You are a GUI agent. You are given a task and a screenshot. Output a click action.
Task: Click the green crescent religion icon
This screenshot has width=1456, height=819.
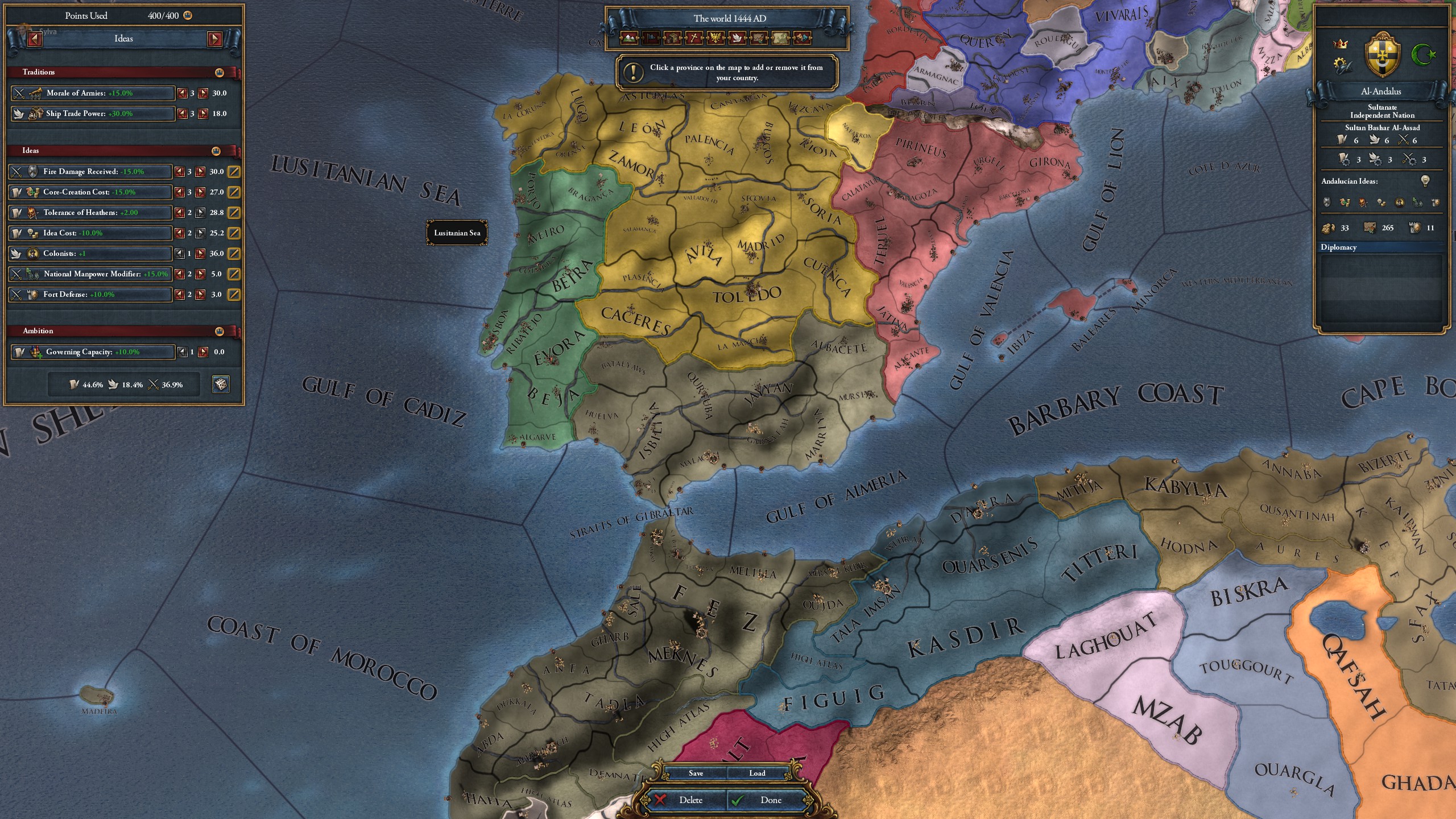click(x=1424, y=55)
